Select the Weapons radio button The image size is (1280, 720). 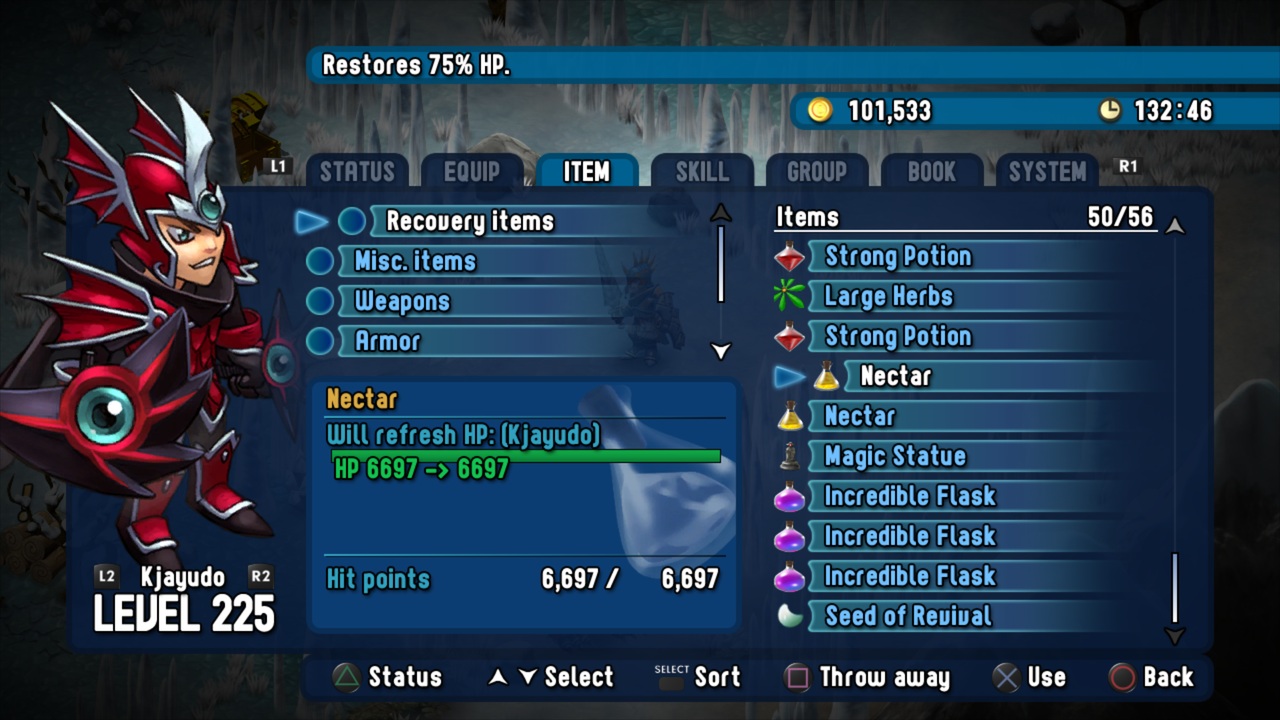click(x=319, y=301)
